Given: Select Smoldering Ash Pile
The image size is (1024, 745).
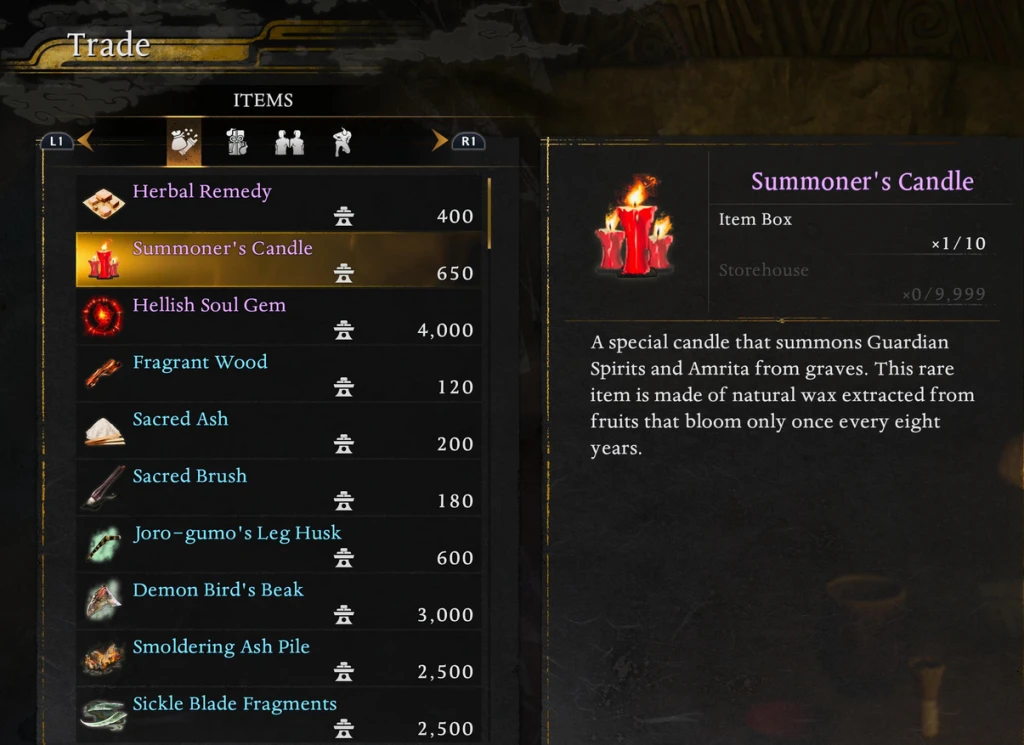Looking at the screenshot, I should coord(278,659).
